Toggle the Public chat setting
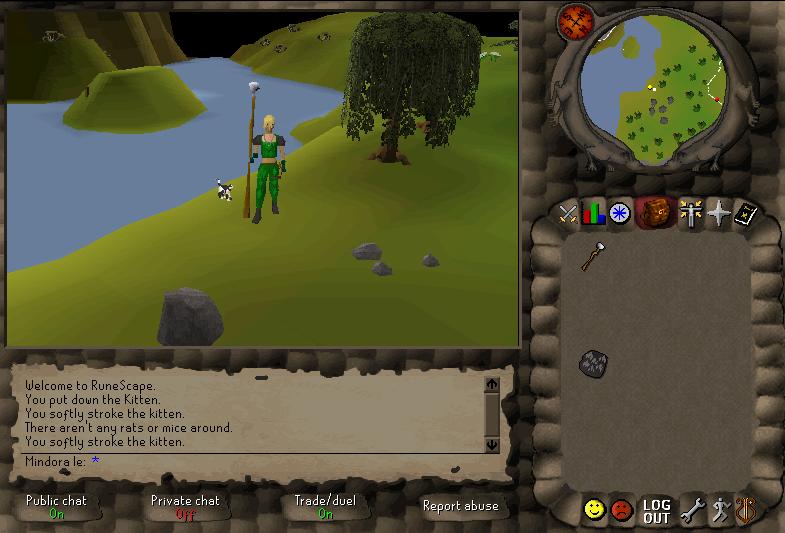 56,507
